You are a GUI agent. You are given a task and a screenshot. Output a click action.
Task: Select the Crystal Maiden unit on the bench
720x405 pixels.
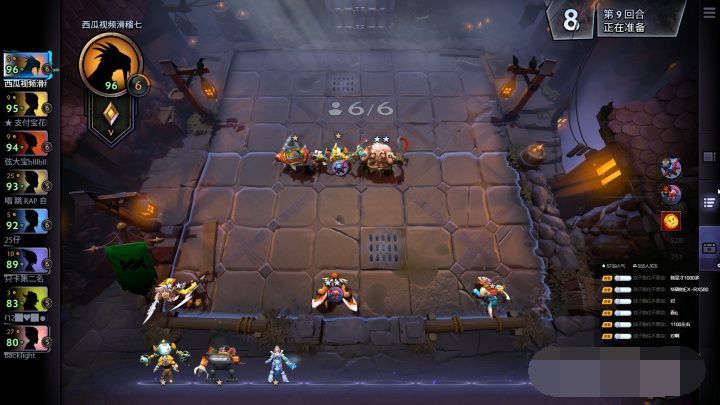tap(272, 363)
